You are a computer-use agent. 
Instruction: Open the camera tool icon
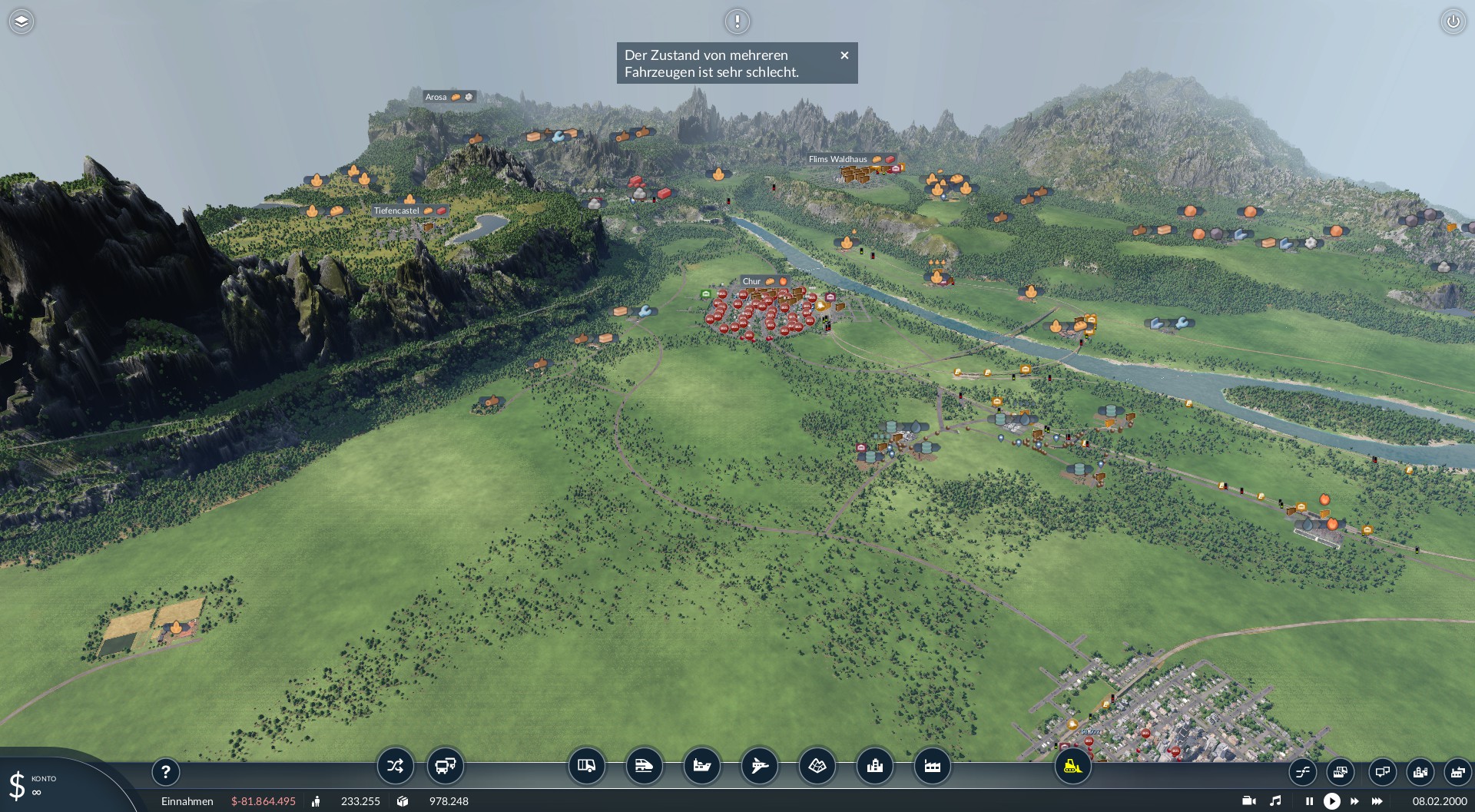(x=1249, y=801)
